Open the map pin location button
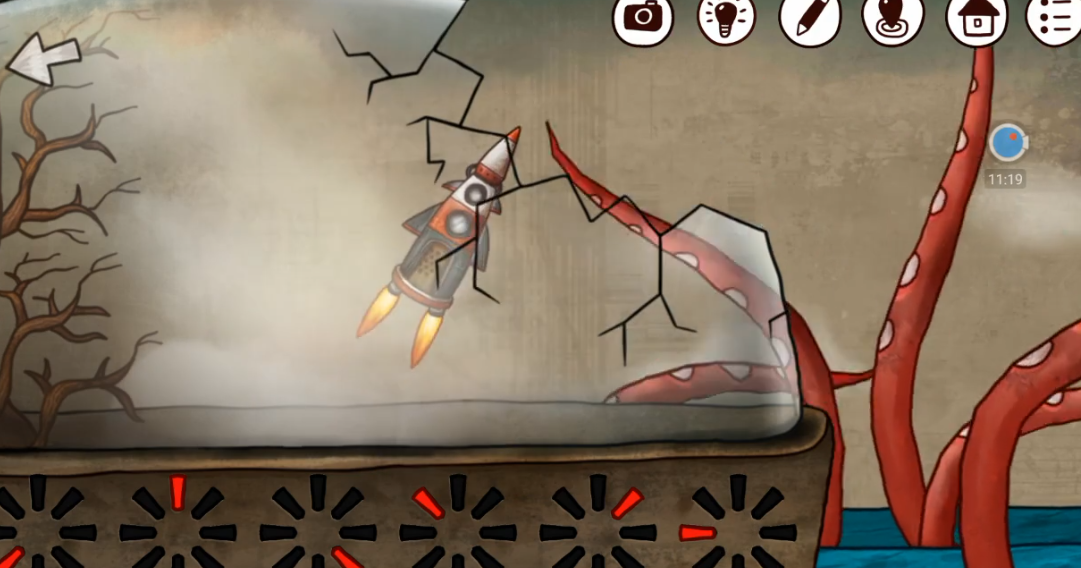The height and width of the screenshot is (568, 1081). [892, 18]
